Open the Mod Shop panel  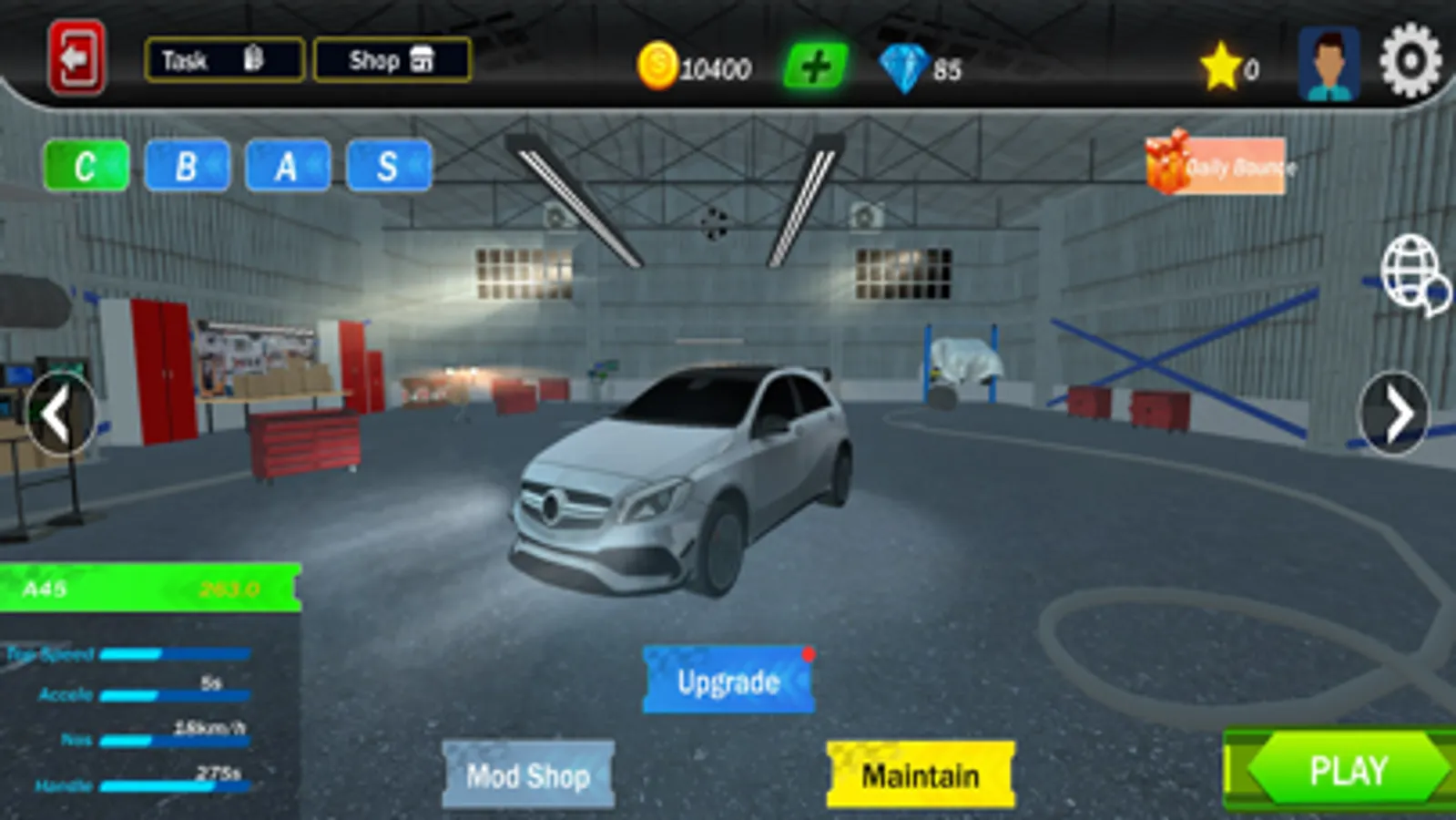526,775
